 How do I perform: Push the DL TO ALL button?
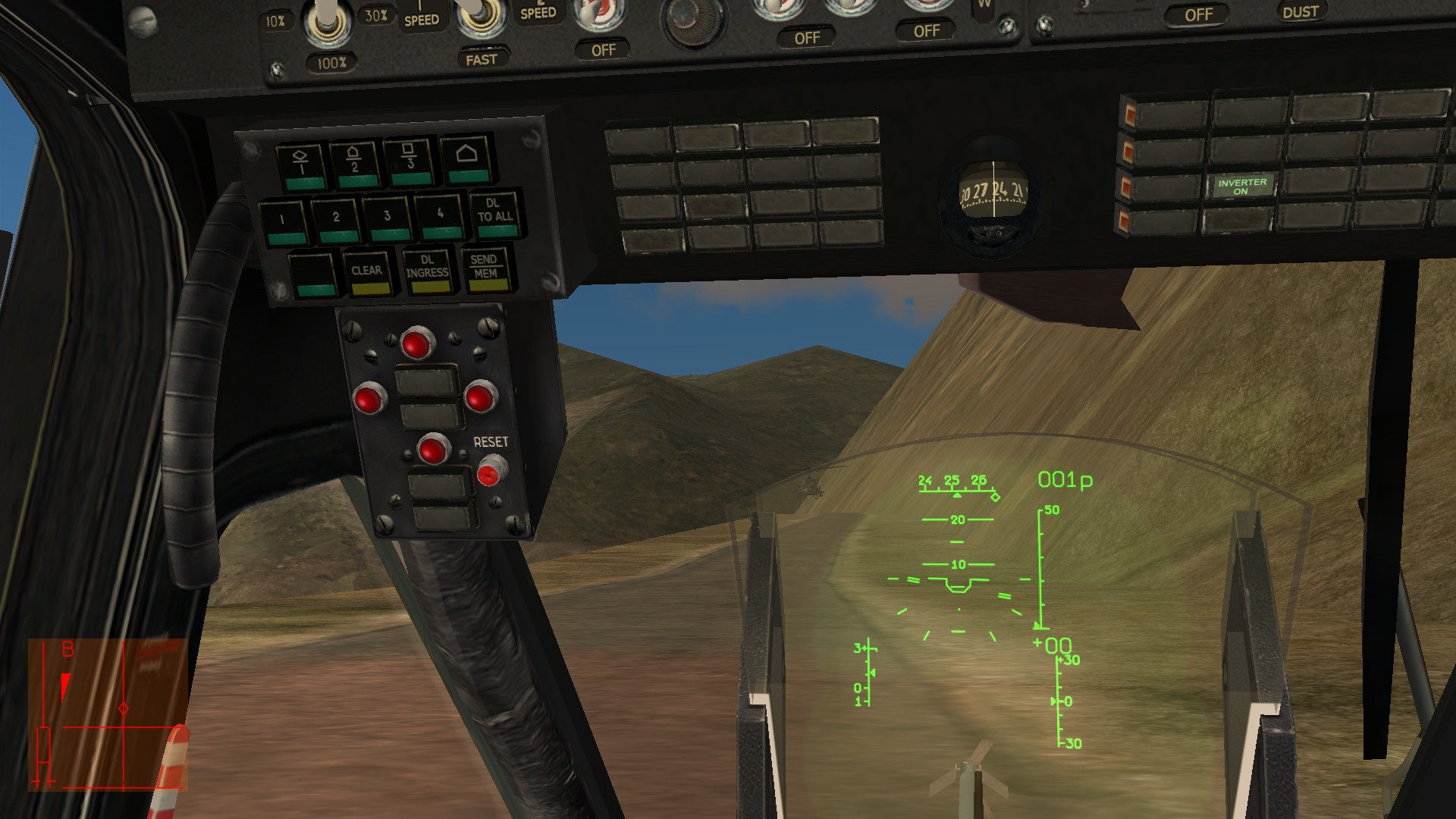click(494, 213)
